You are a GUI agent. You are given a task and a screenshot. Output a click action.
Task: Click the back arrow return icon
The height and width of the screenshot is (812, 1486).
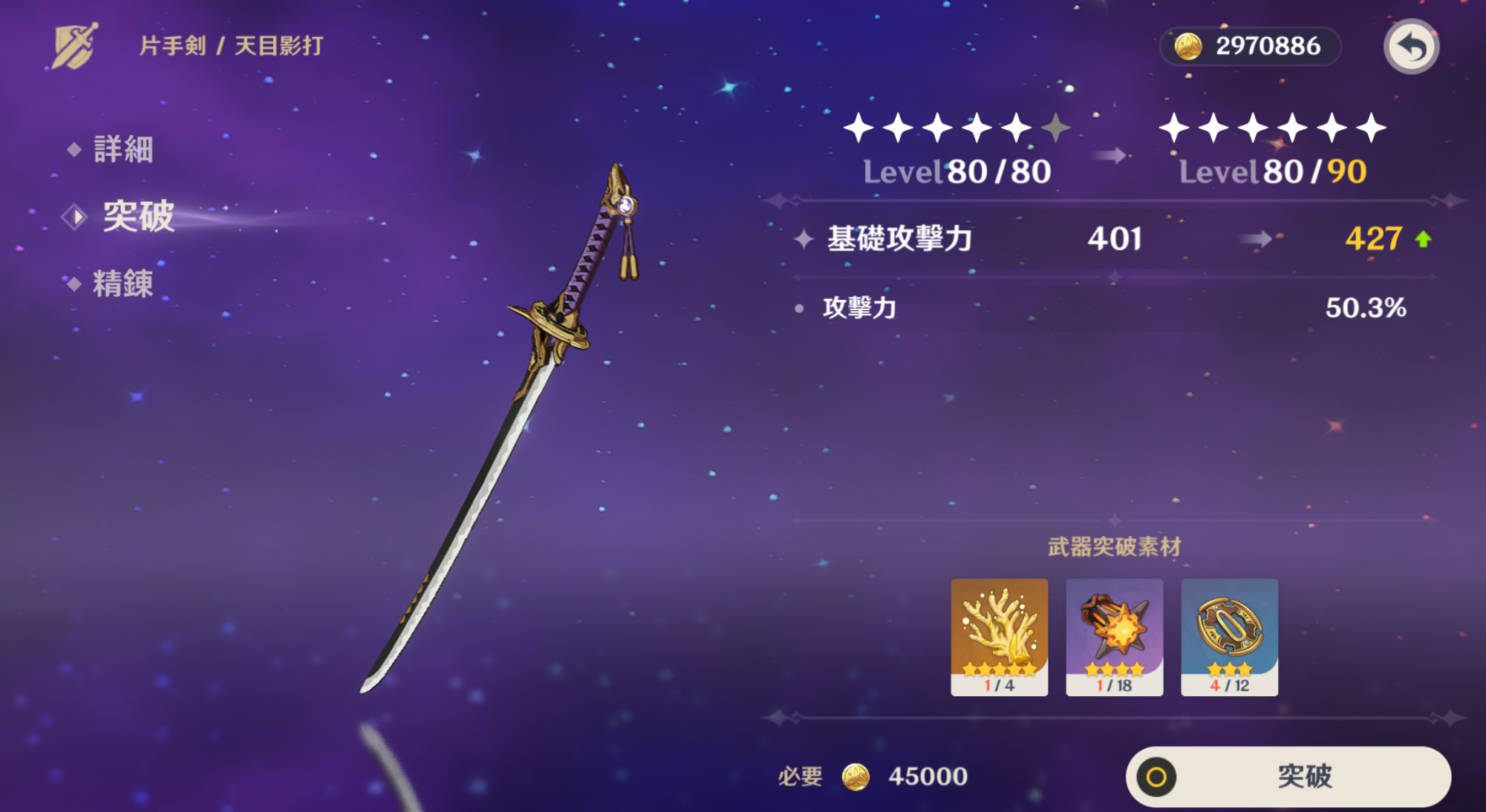(x=1410, y=46)
